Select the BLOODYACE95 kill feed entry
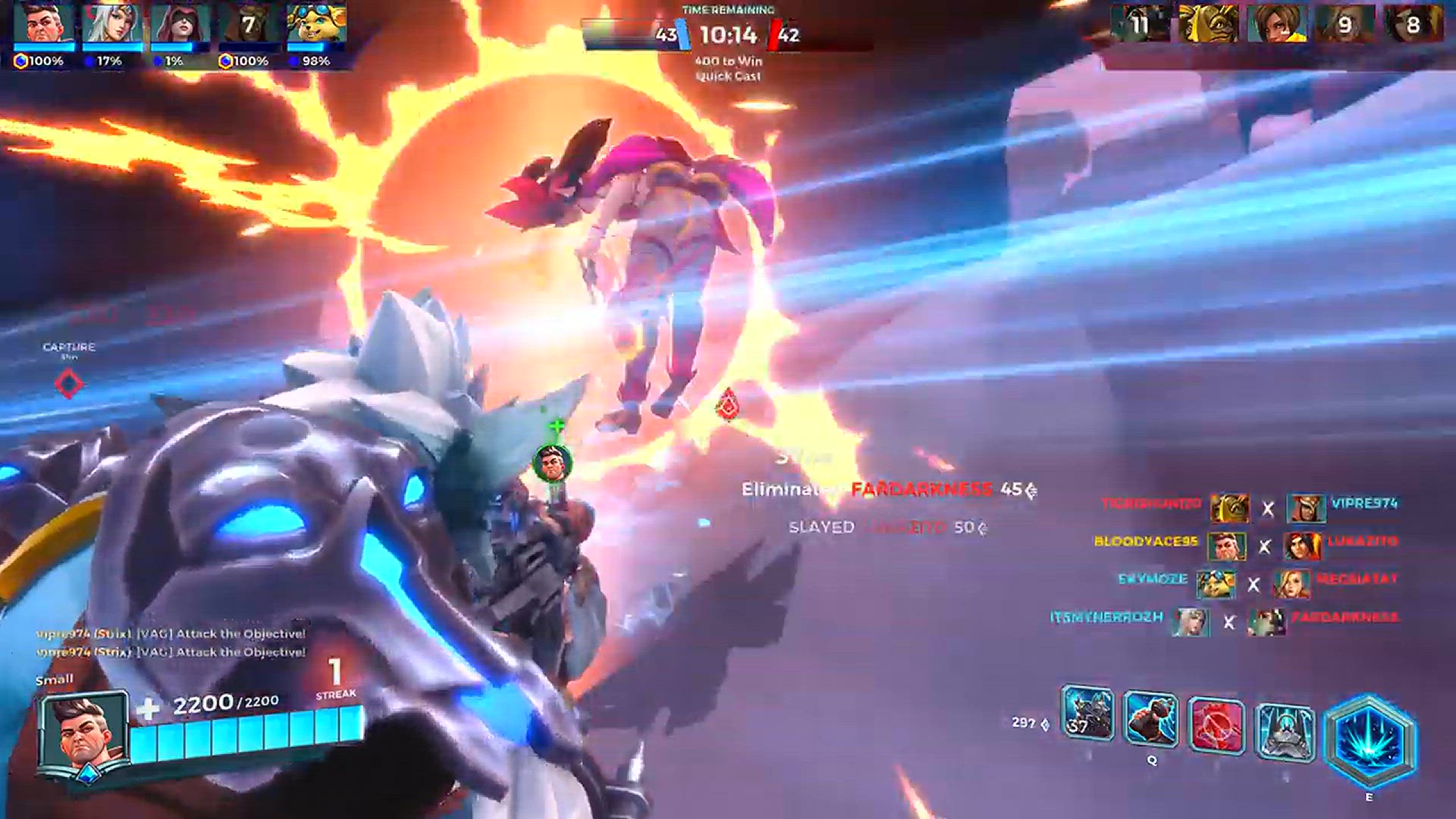The height and width of the screenshot is (819, 1456). click(1146, 541)
